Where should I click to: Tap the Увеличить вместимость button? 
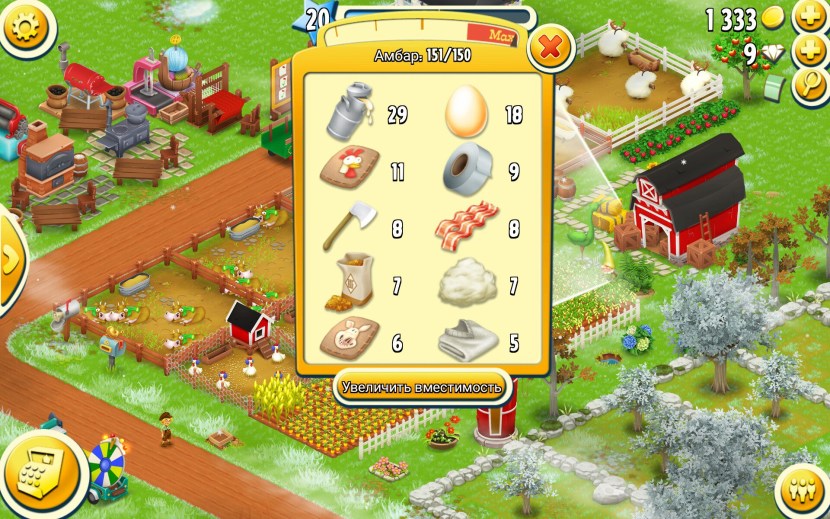[x=421, y=386]
